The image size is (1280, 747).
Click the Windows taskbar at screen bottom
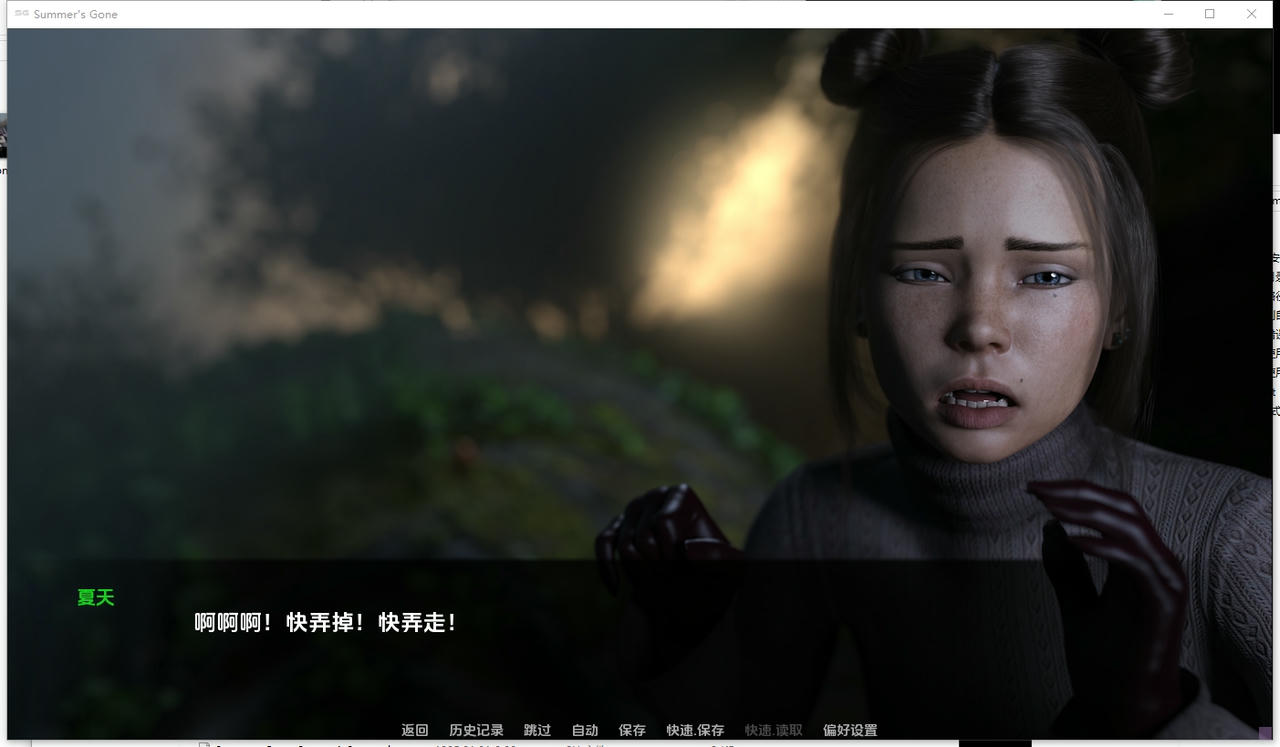pos(640,745)
